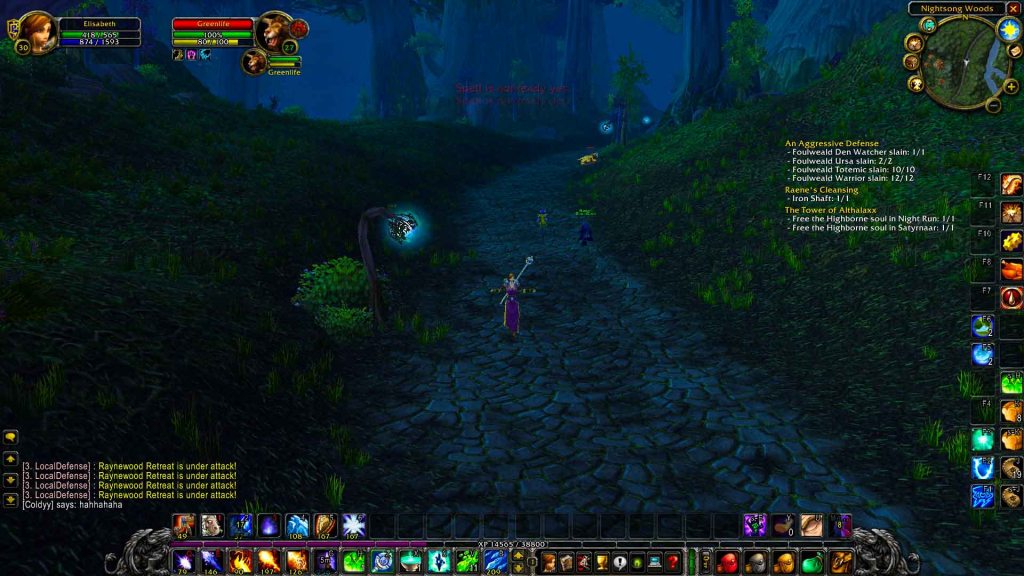The image size is (1024, 576).
Task: Zoom out the minimap with minus button
Action: (x=994, y=104)
